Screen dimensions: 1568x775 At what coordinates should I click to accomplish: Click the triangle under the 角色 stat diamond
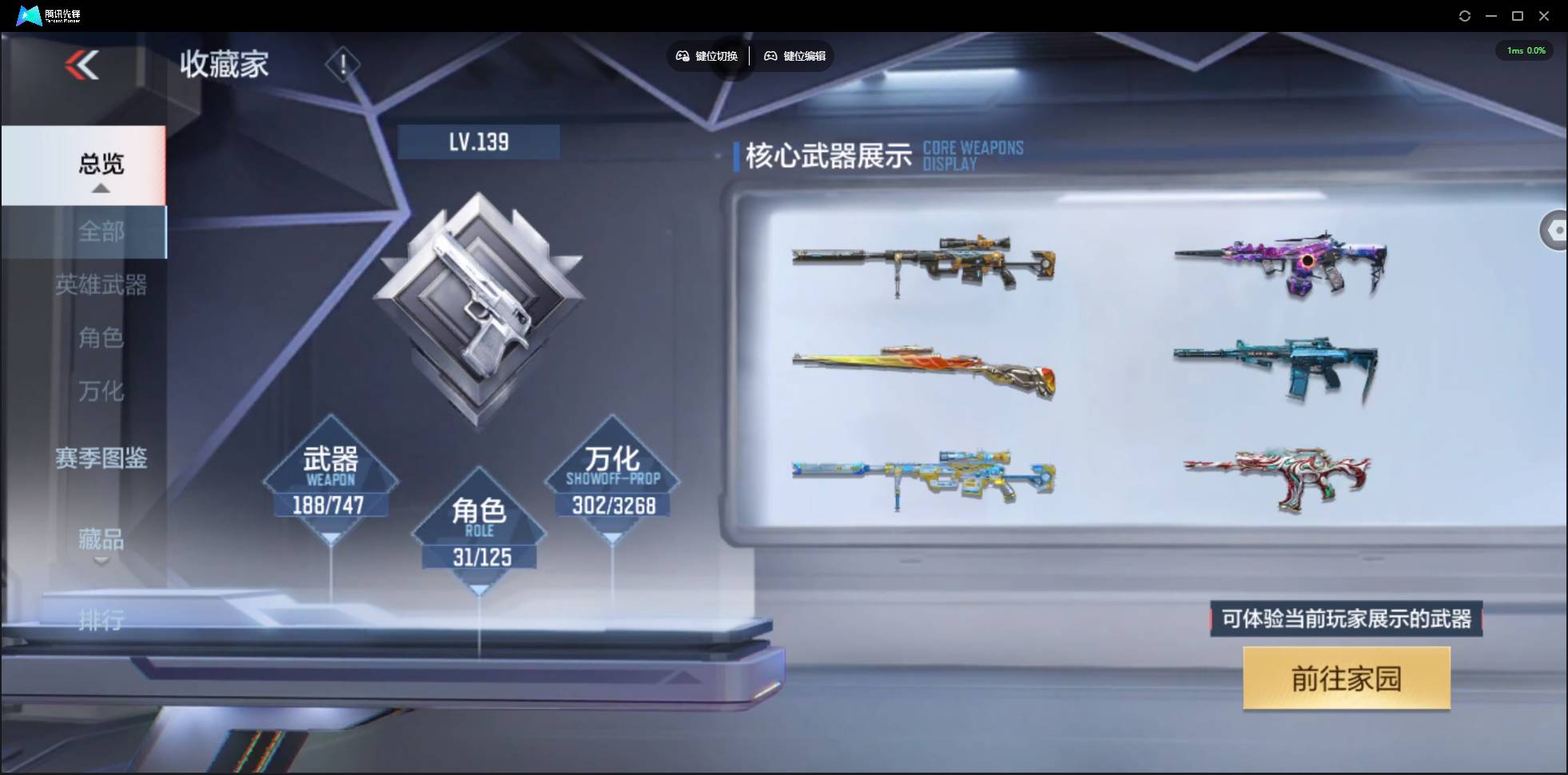480,589
